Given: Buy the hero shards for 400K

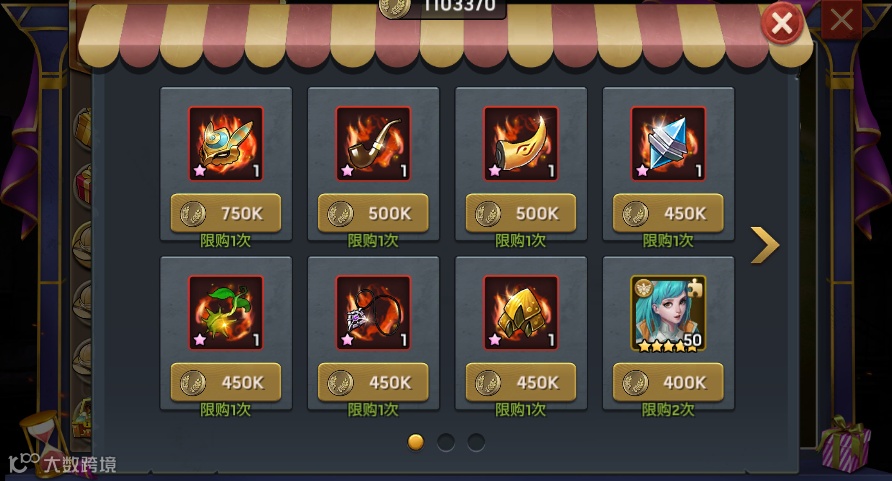Looking at the screenshot, I should point(668,382).
